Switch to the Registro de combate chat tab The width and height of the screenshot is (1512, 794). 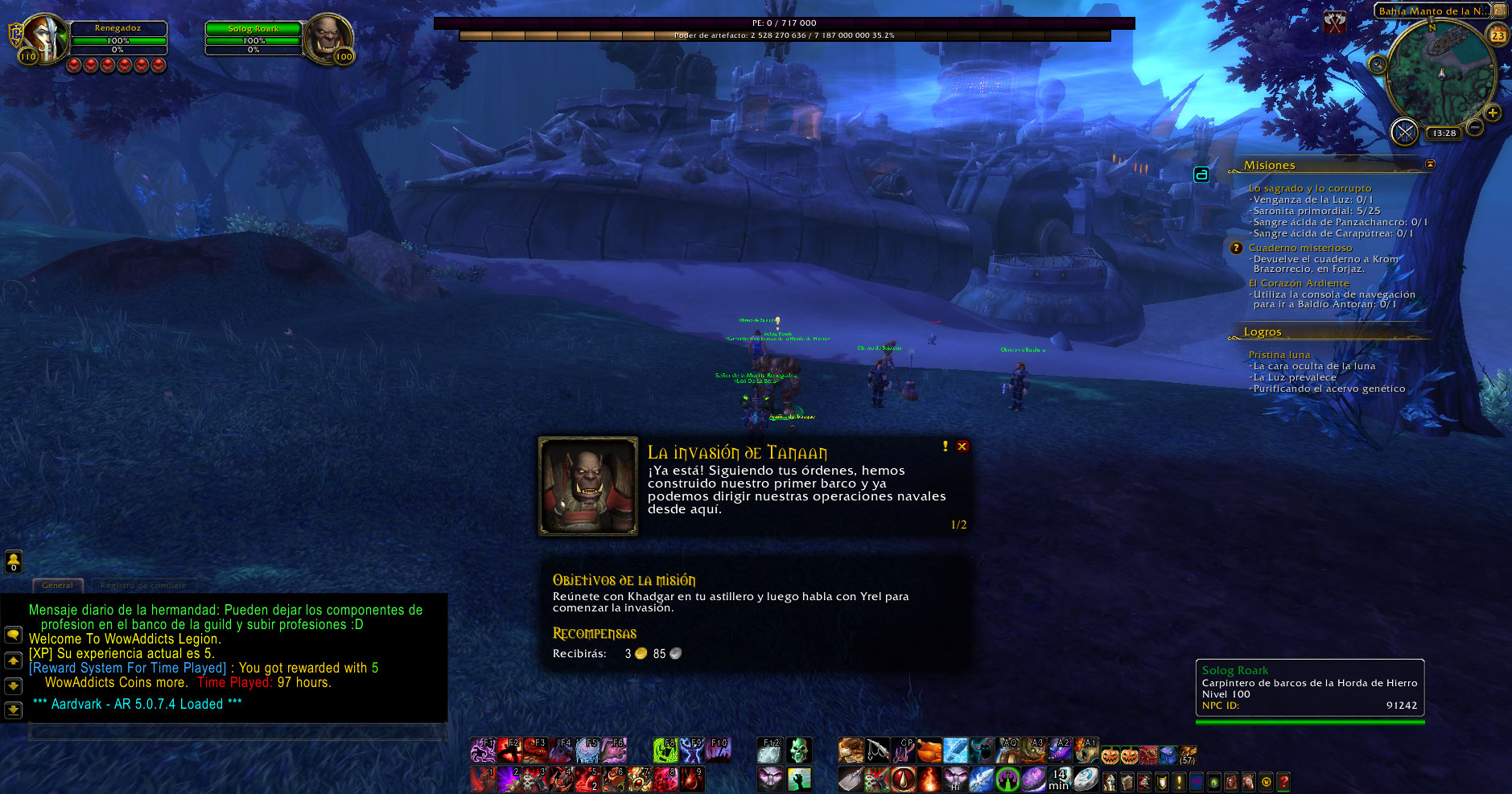[x=143, y=586]
